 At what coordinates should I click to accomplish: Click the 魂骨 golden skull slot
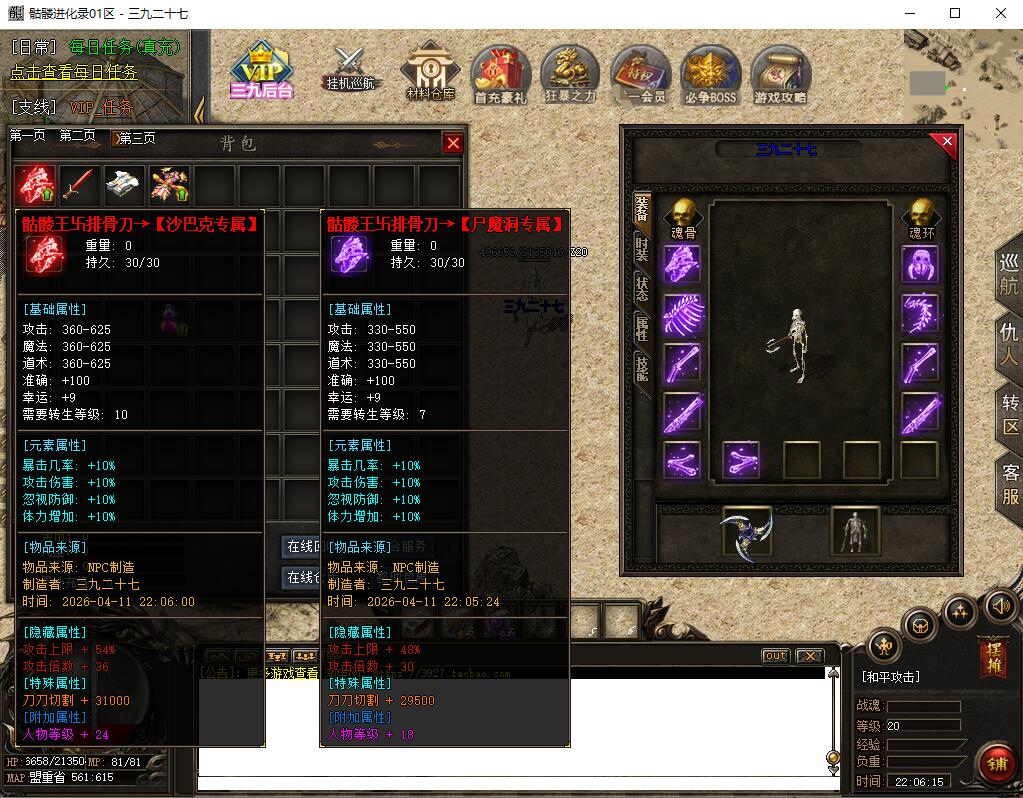[x=683, y=217]
